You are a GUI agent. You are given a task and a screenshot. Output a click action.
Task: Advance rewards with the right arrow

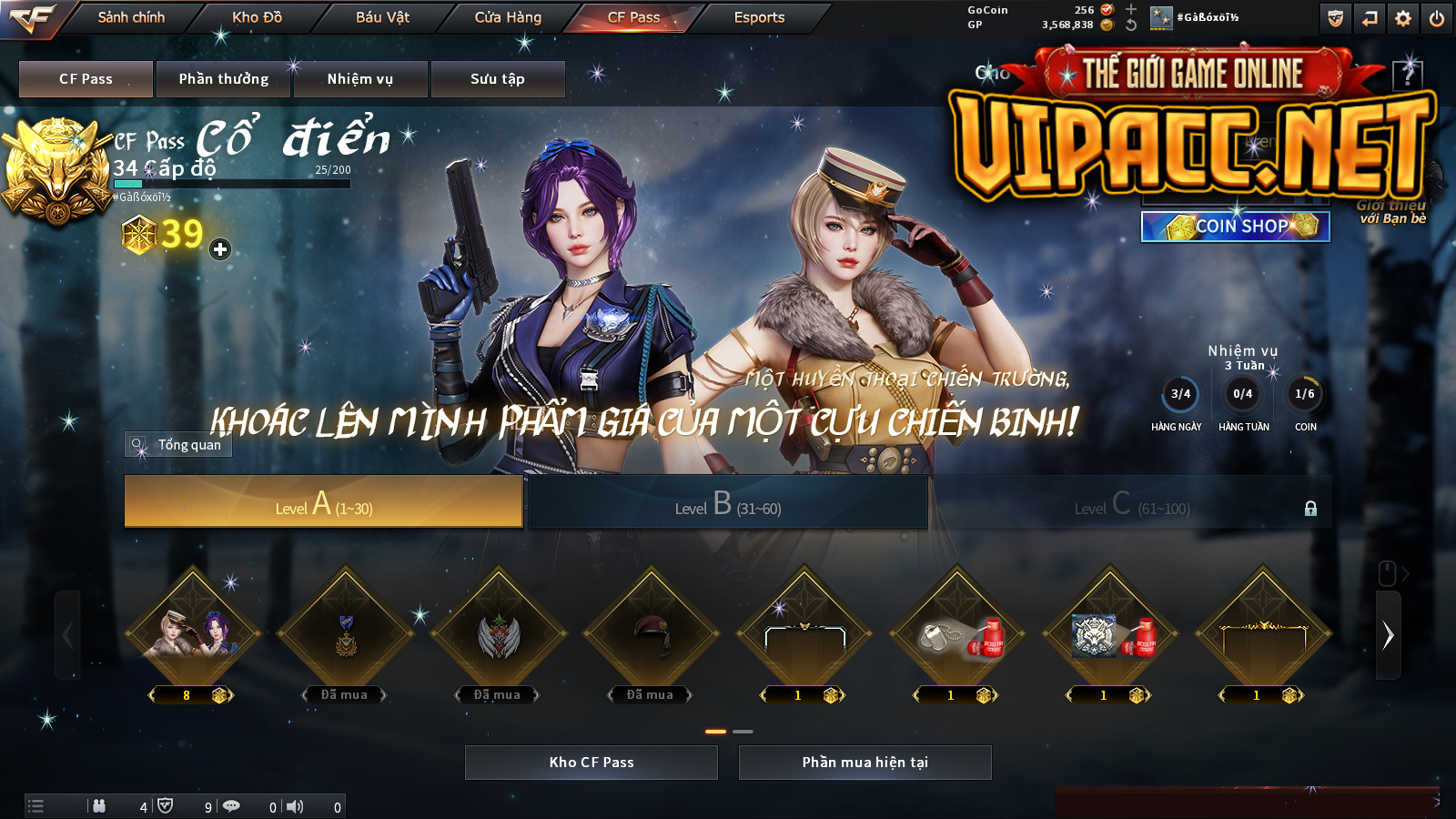click(x=1388, y=635)
